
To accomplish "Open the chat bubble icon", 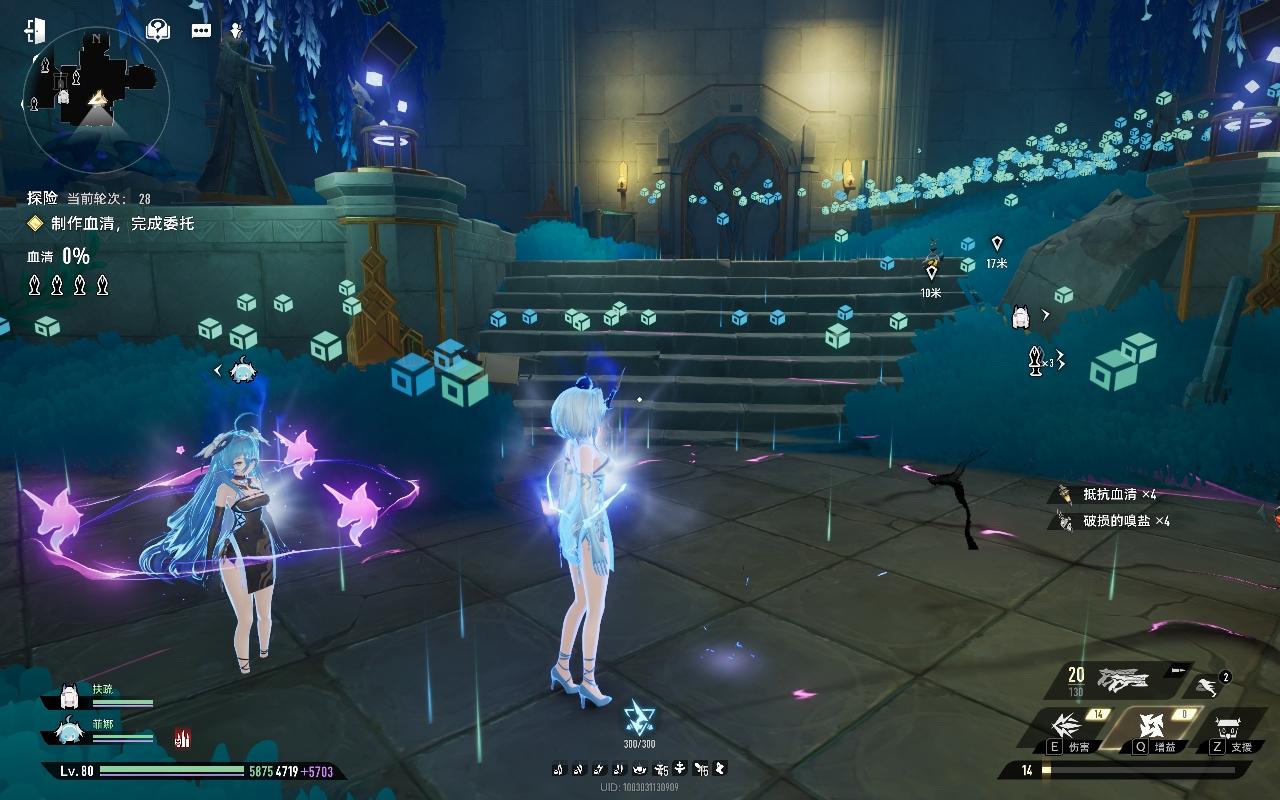I will (x=201, y=30).
